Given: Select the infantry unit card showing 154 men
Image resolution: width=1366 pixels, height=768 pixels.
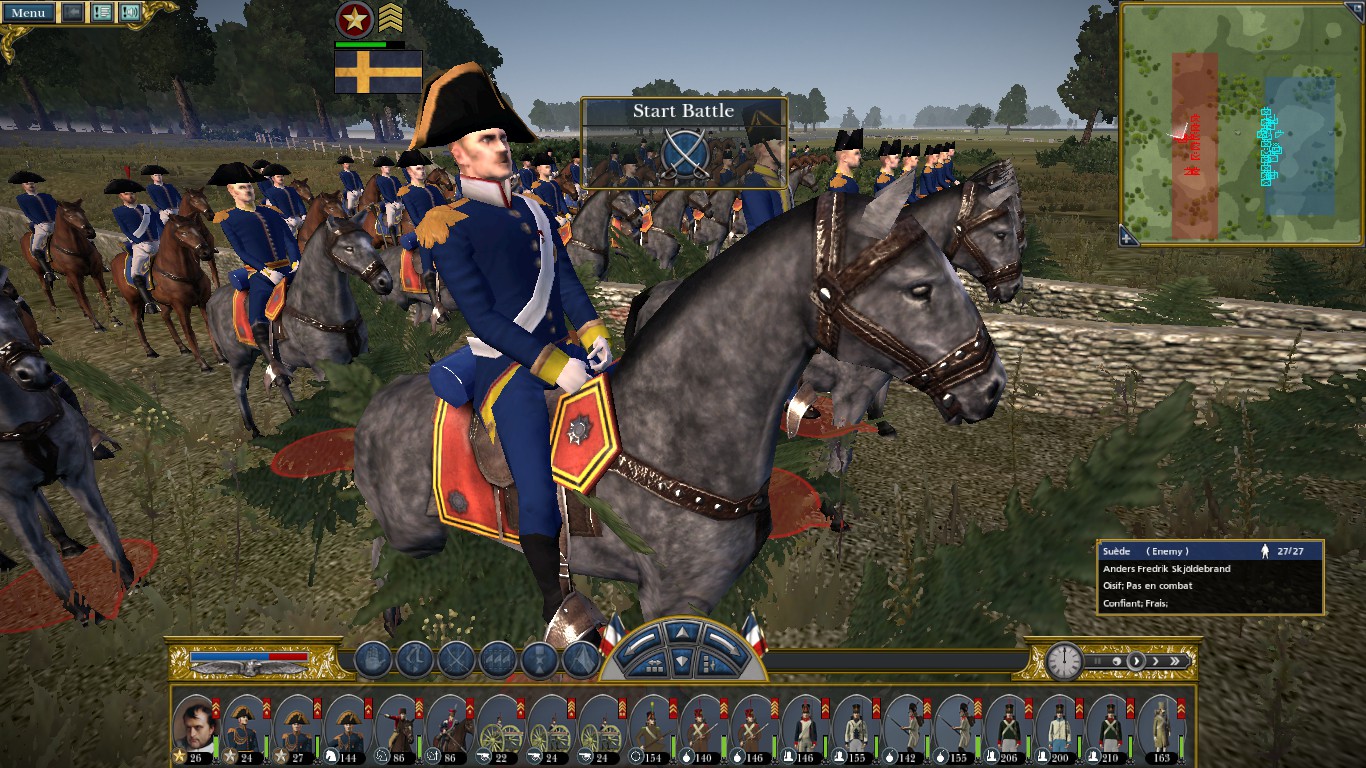Looking at the screenshot, I should [653, 726].
